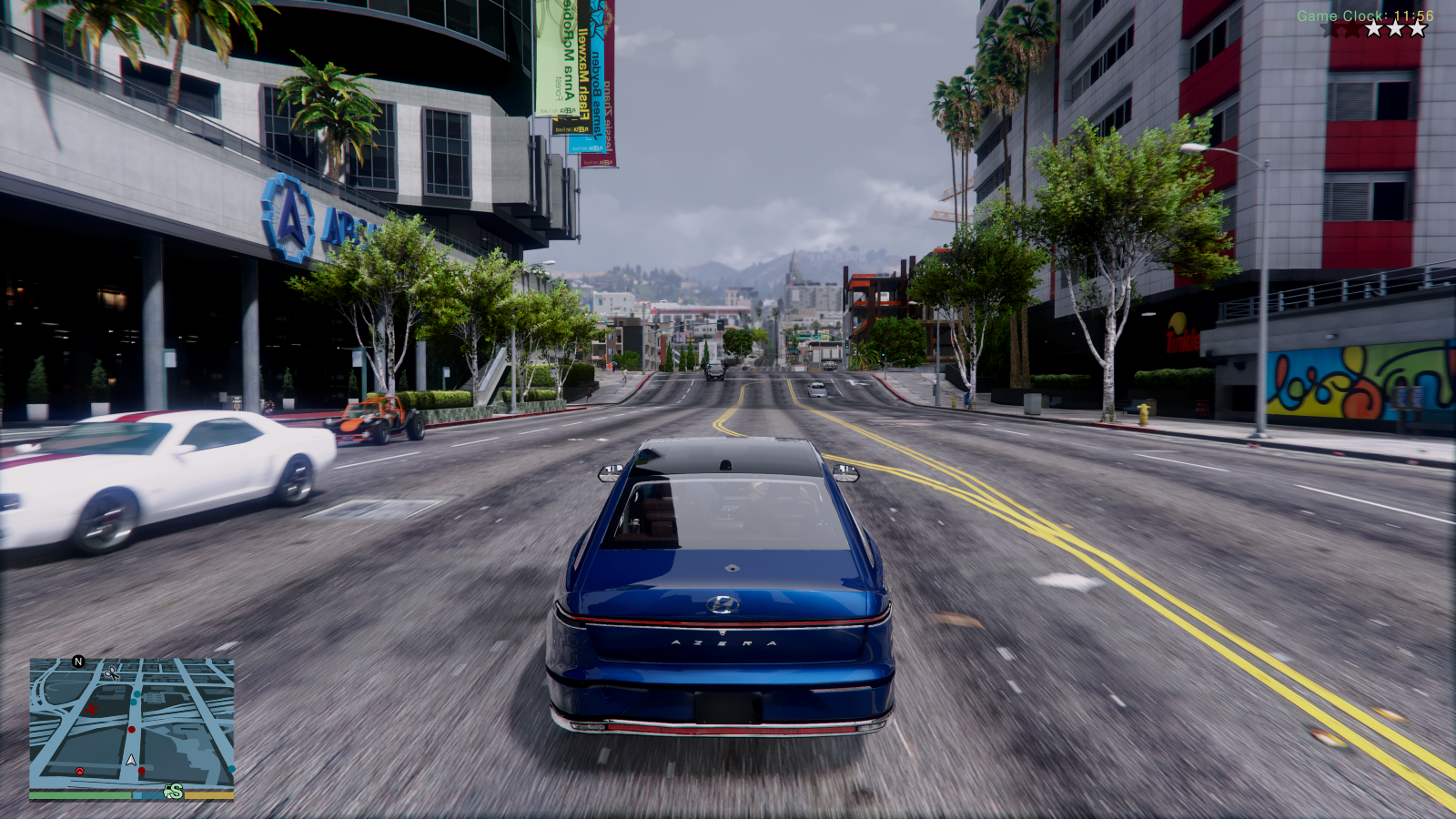Select the white player arrow on minimap
Screen dimensions: 1456x819
click(x=131, y=759)
